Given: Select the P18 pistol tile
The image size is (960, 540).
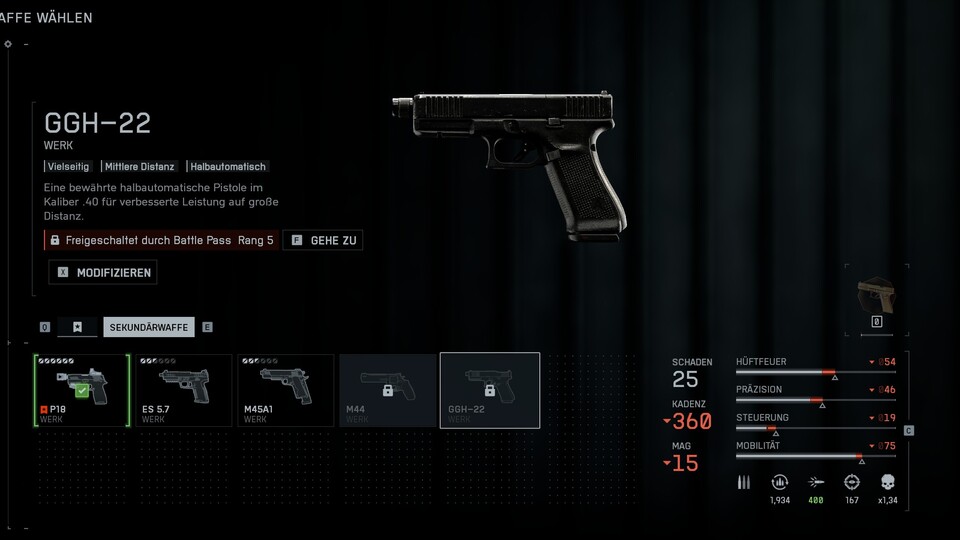Looking at the screenshot, I should pos(83,390).
